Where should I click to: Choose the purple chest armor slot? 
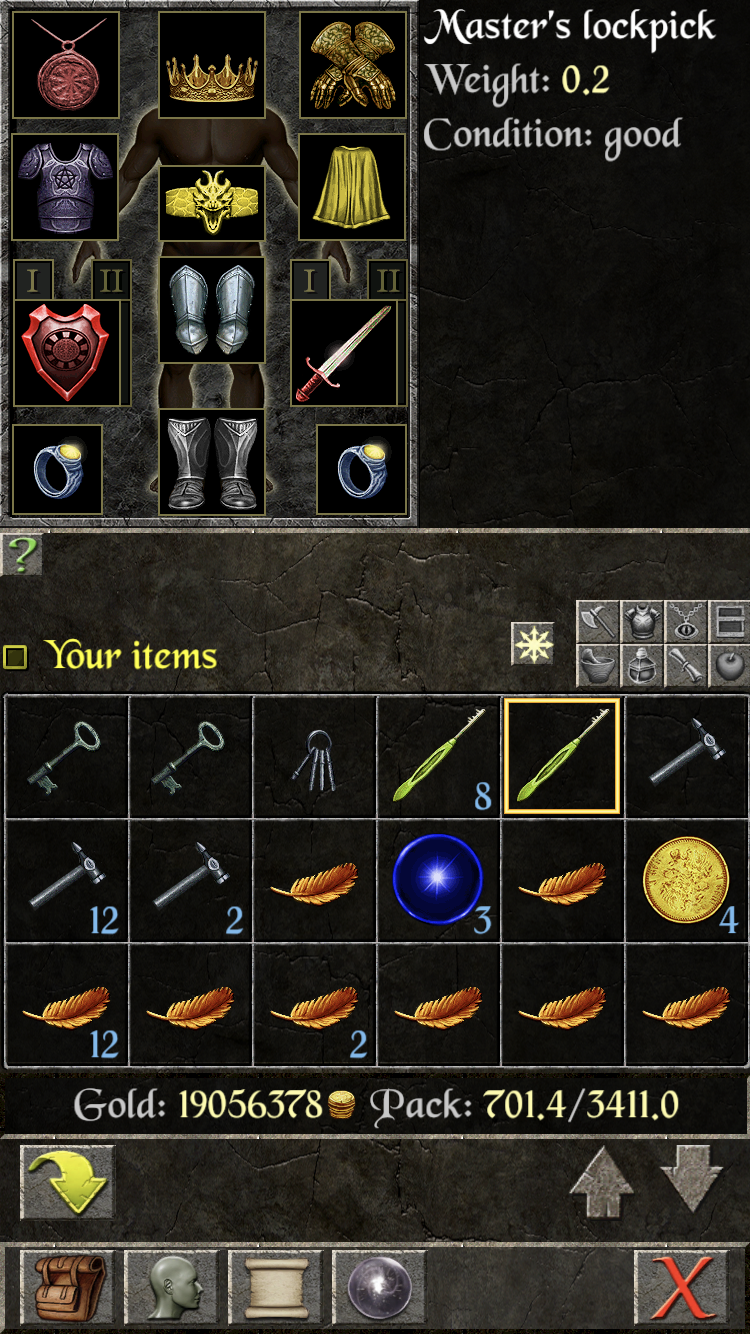click(x=65, y=187)
